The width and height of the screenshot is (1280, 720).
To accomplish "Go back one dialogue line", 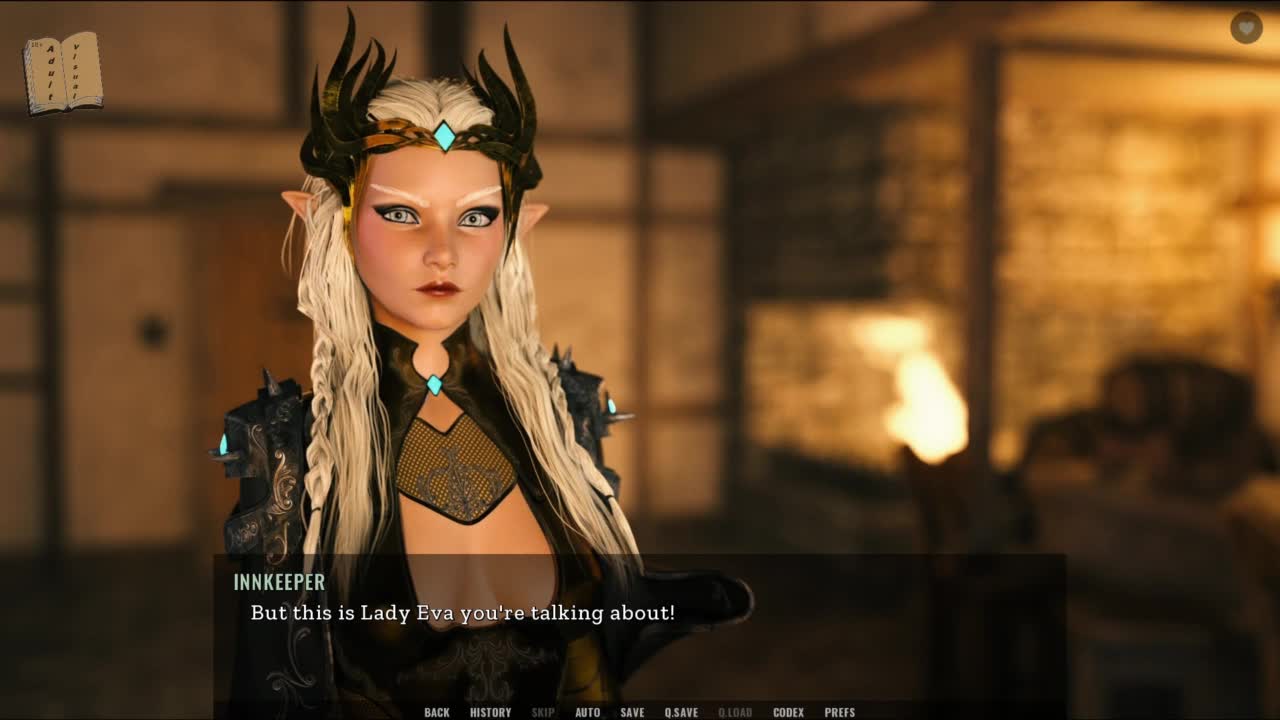I will coord(437,712).
